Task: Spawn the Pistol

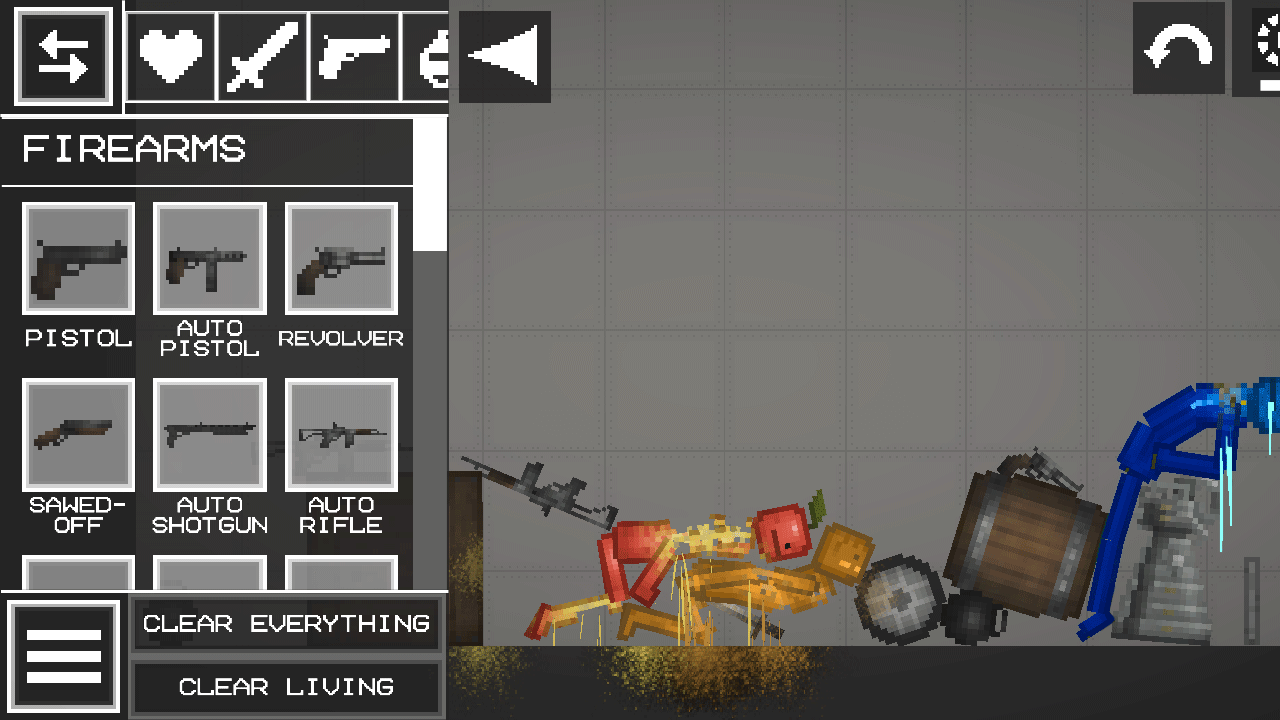Action: [78, 258]
